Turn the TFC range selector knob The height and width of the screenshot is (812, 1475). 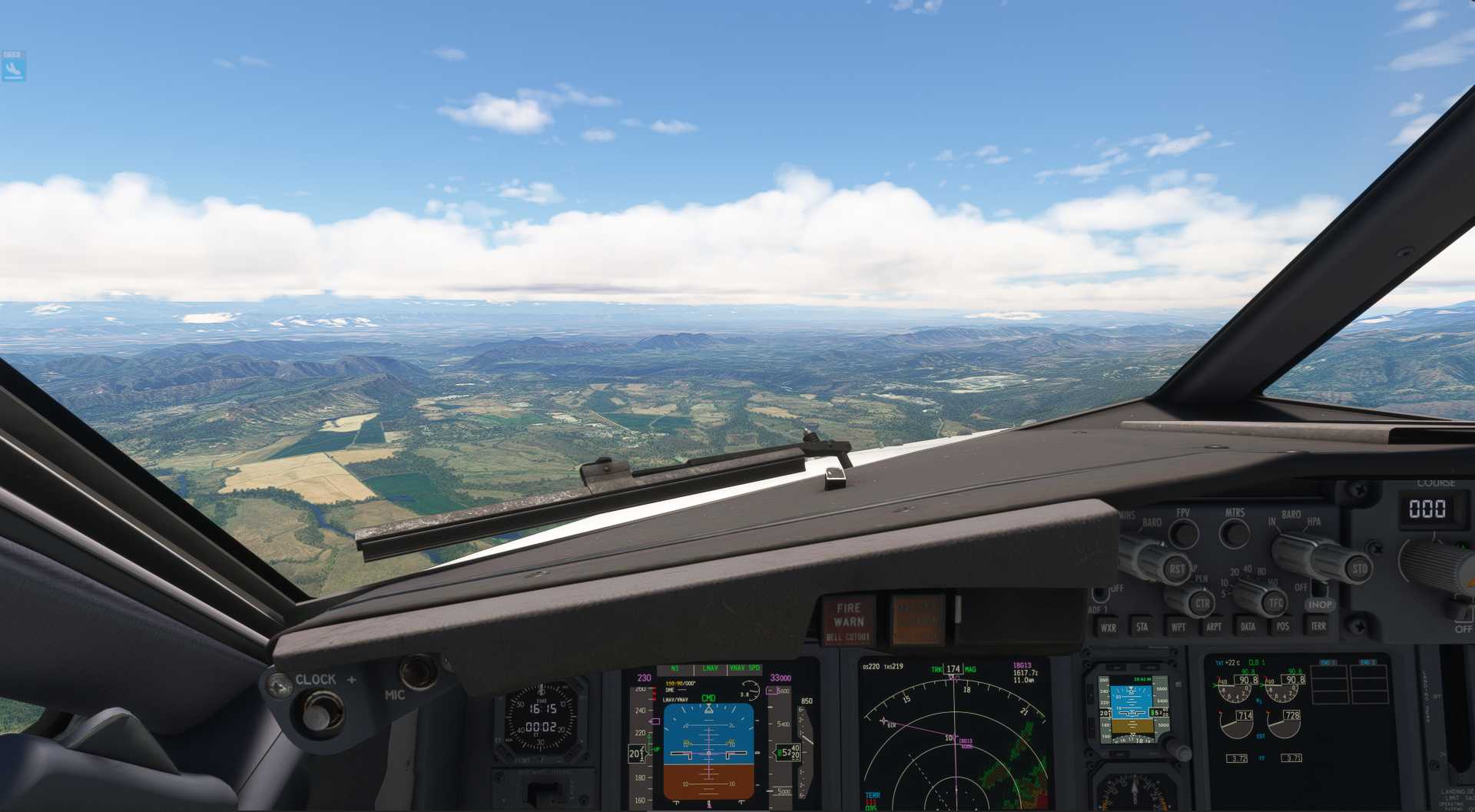[x=1275, y=602]
